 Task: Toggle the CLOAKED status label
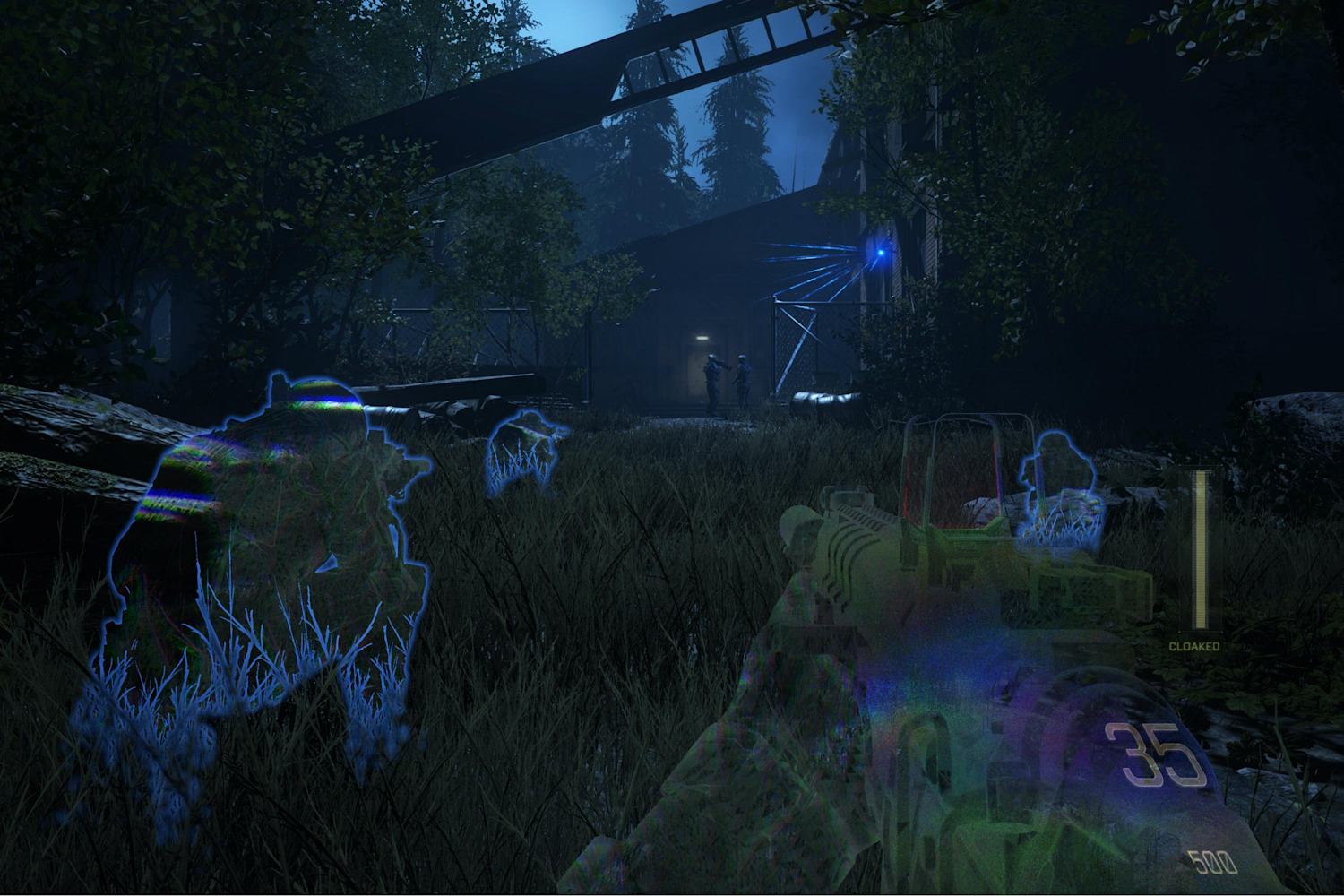1195,643
